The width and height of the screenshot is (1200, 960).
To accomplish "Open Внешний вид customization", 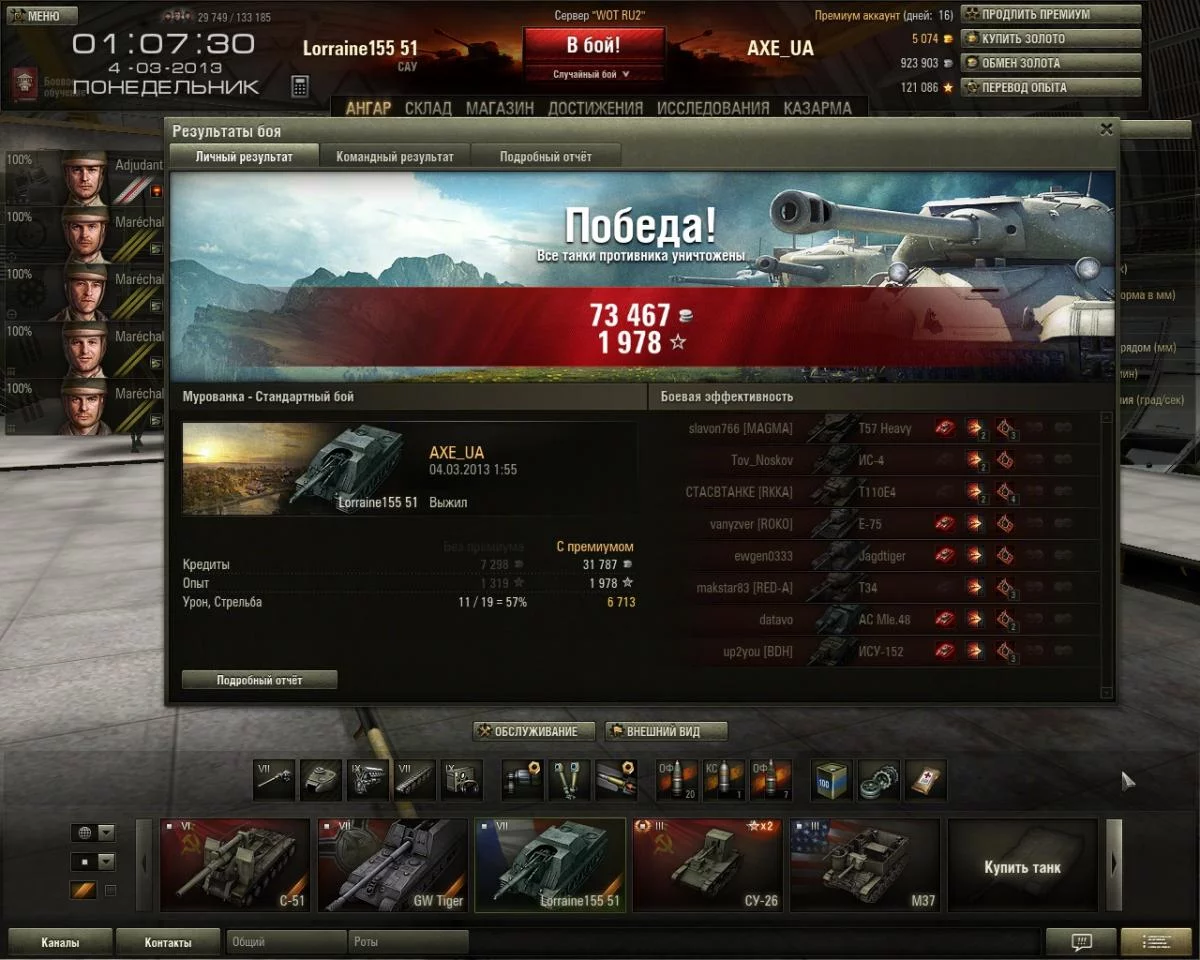I will pyautogui.click(x=666, y=732).
